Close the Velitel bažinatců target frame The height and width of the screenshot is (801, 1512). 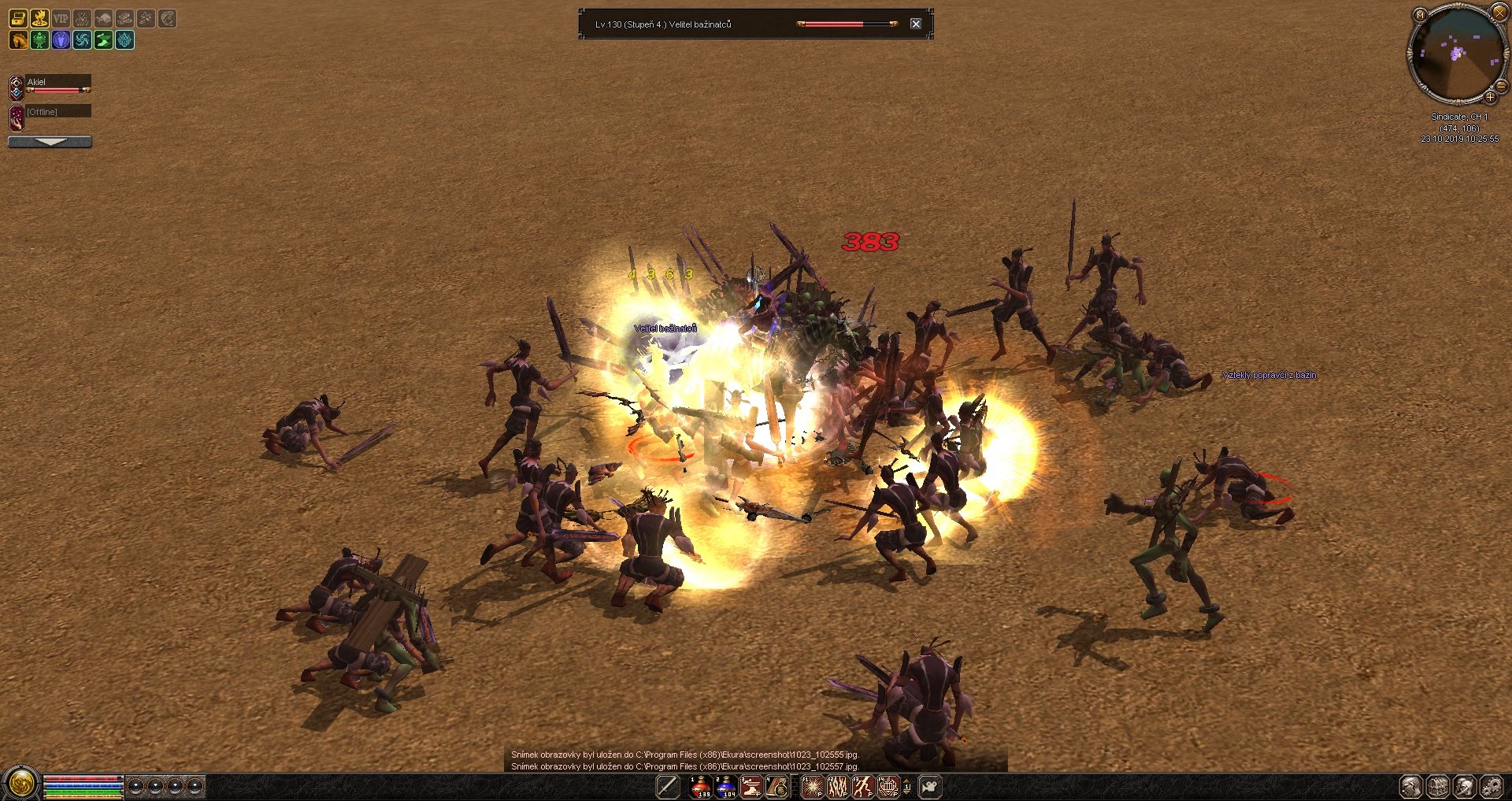(916, 24)
